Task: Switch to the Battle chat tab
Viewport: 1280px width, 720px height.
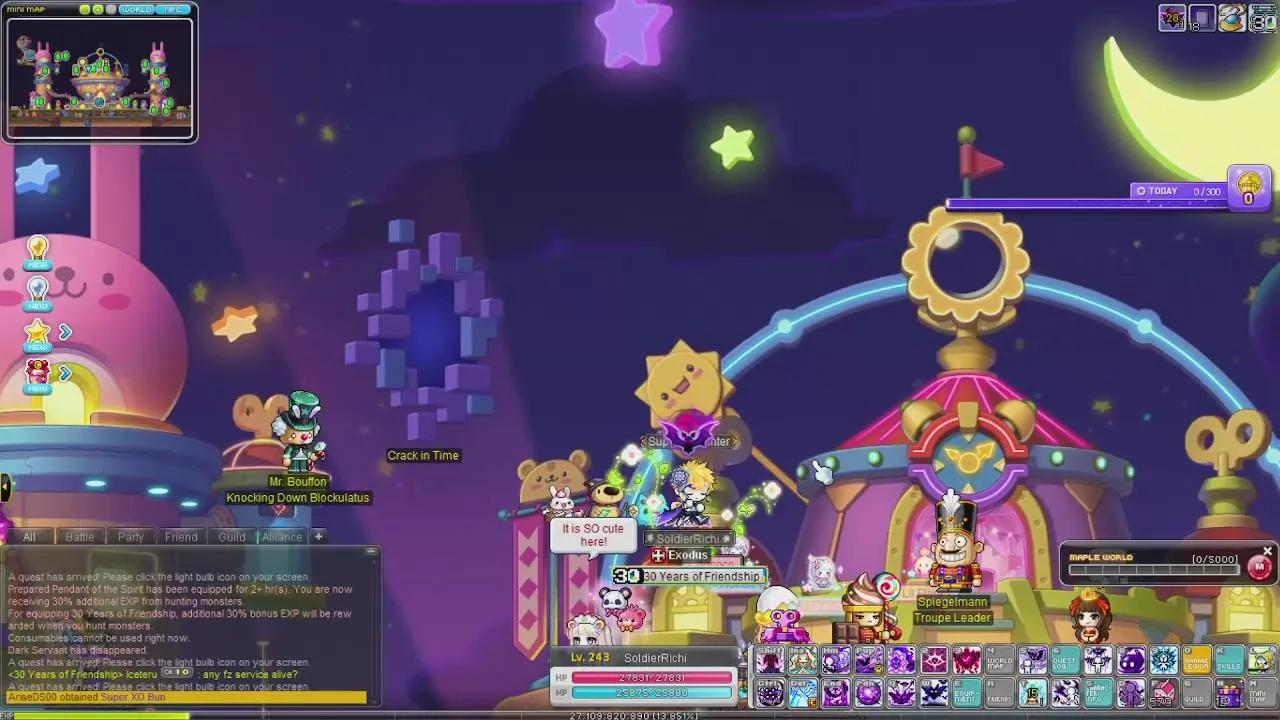Action: coord(79,537)
